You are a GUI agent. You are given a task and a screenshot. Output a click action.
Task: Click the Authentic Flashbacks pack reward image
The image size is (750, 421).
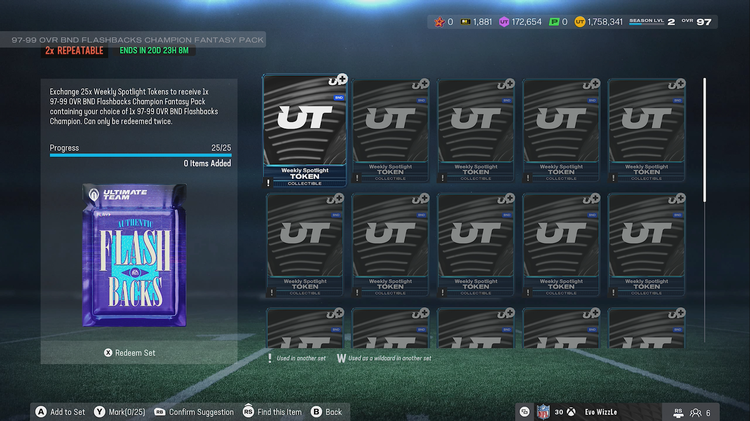coord(139,258)
